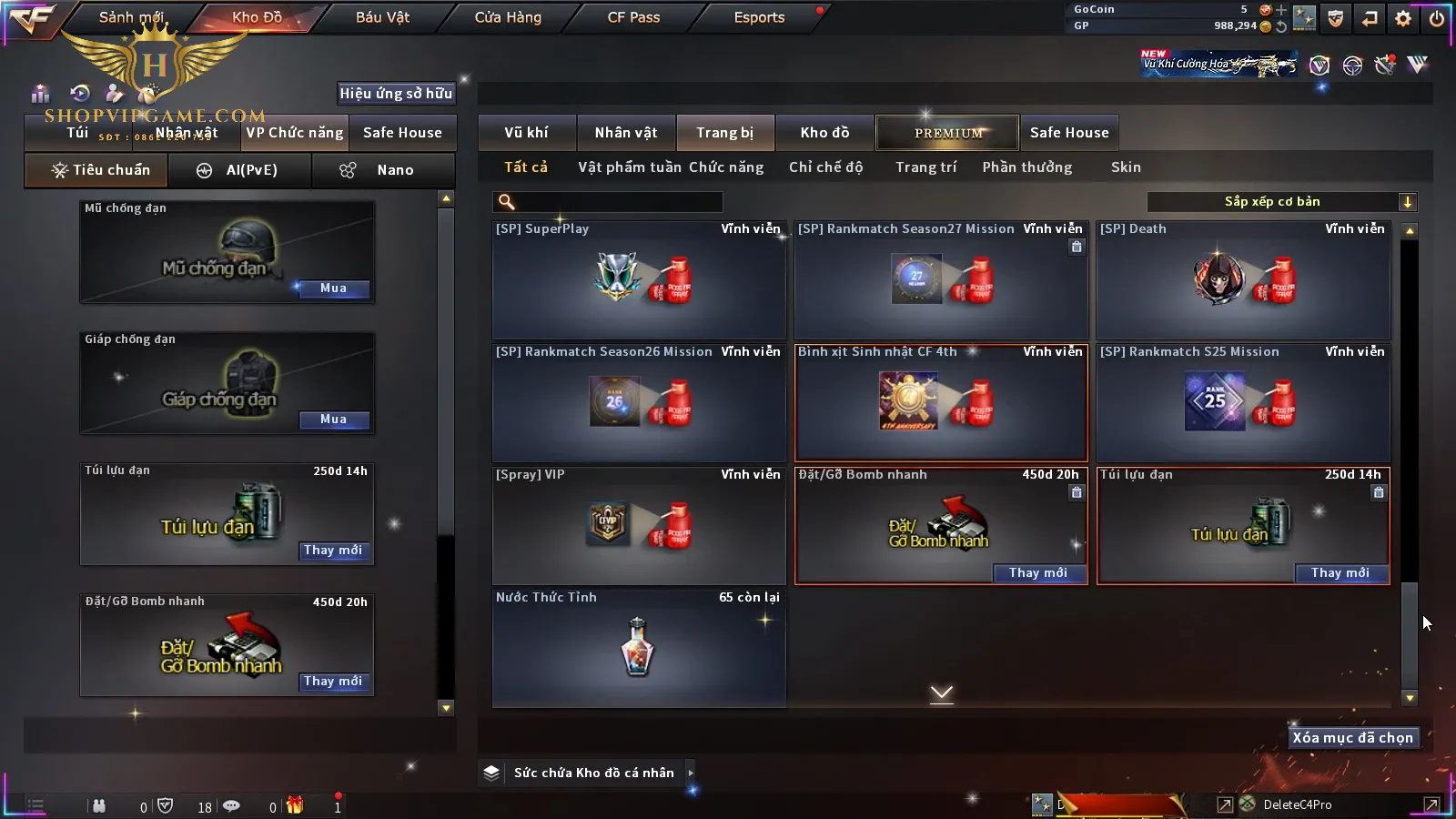
Task: Return to Sảnh mới lobby
Action: (131, 17)
